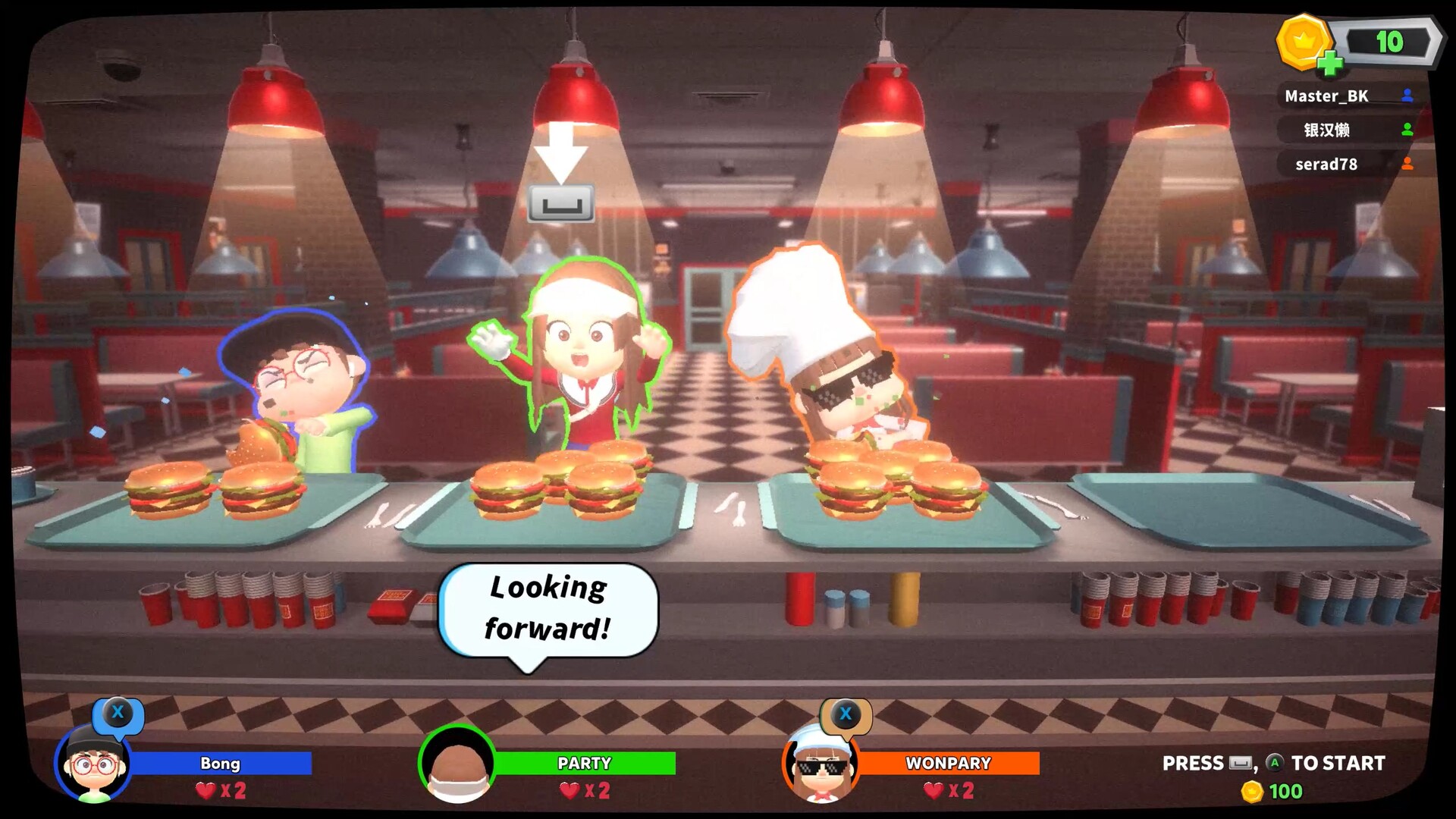The image size is (1456, 819).
Task: Click the PRESS A TO START prompt
Action: point(1274,764)
